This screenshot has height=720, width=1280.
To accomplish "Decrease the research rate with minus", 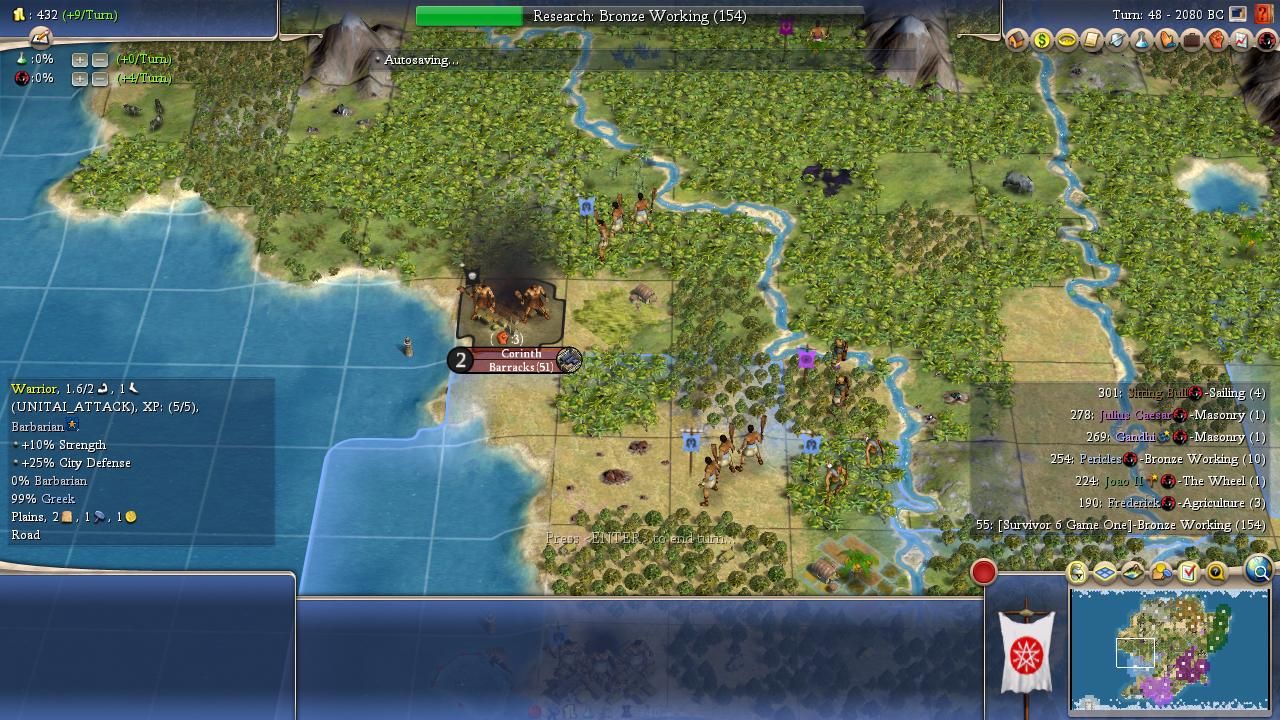I will tap(100, 59).
